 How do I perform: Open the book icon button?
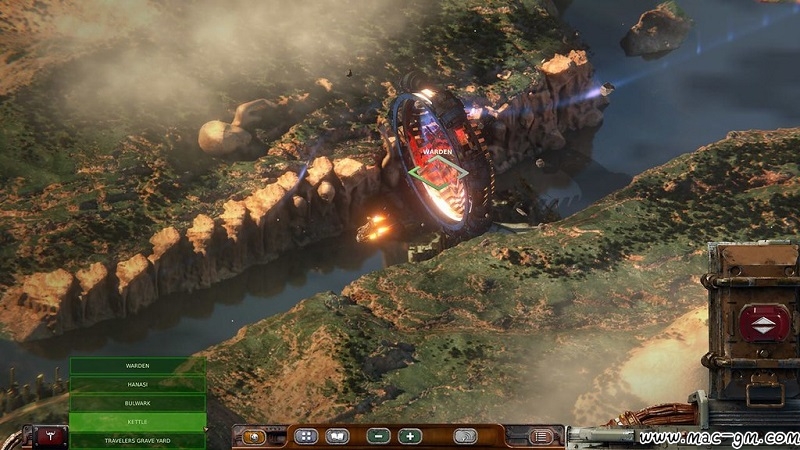(x=338, y=436)
